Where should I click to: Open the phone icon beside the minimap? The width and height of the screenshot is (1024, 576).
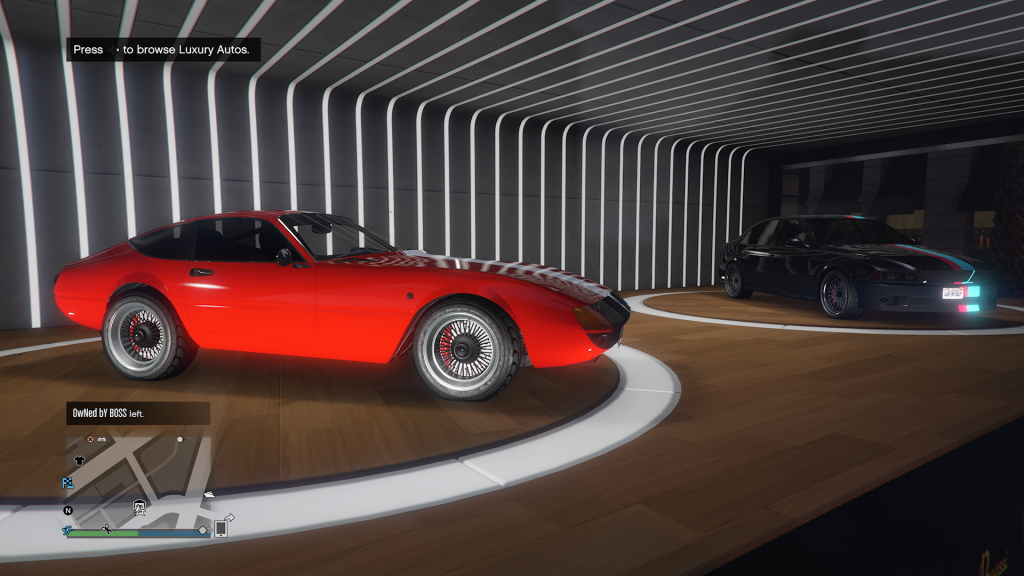[221, 529]
